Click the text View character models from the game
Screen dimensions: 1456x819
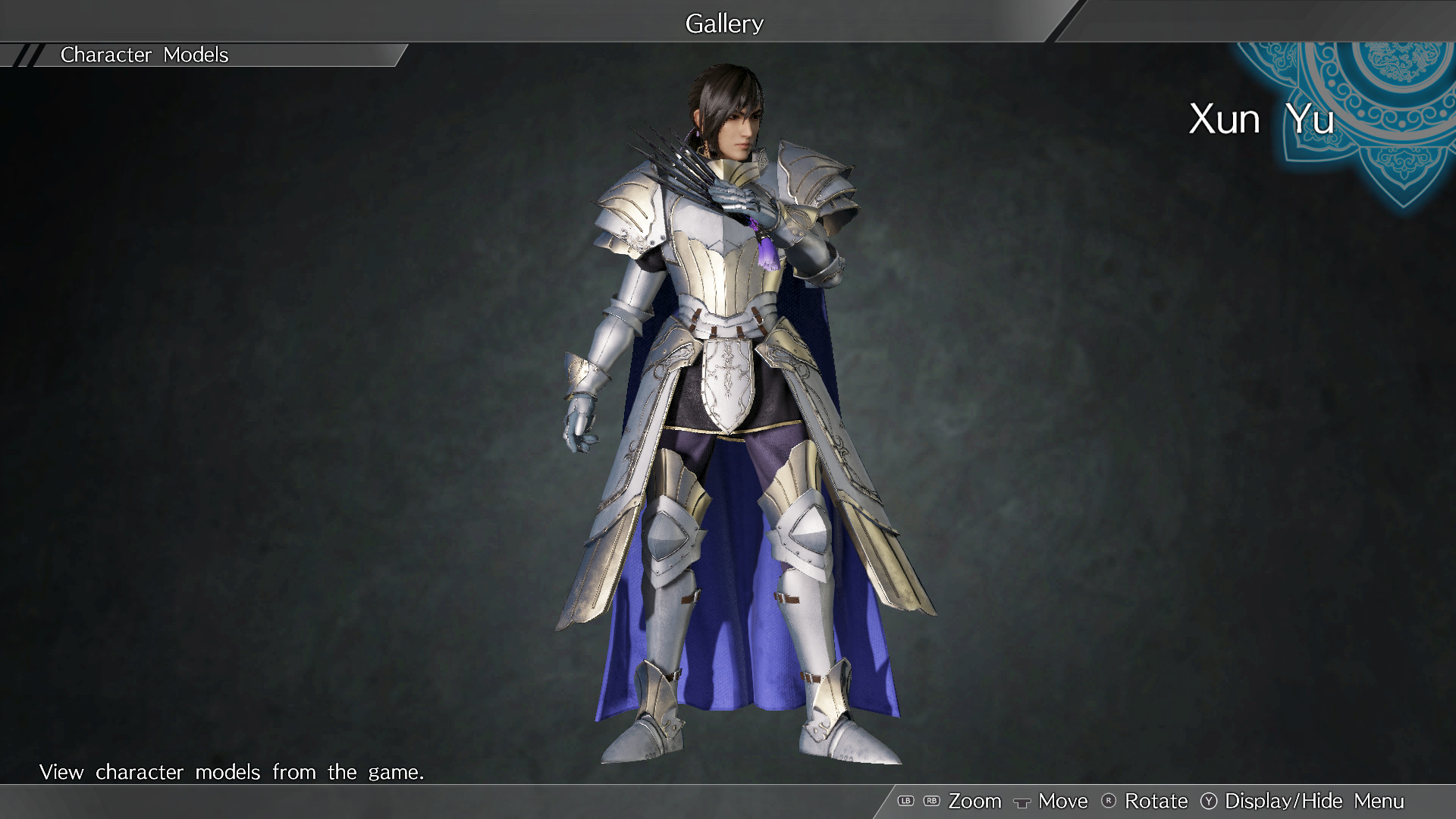click(233, 772)
